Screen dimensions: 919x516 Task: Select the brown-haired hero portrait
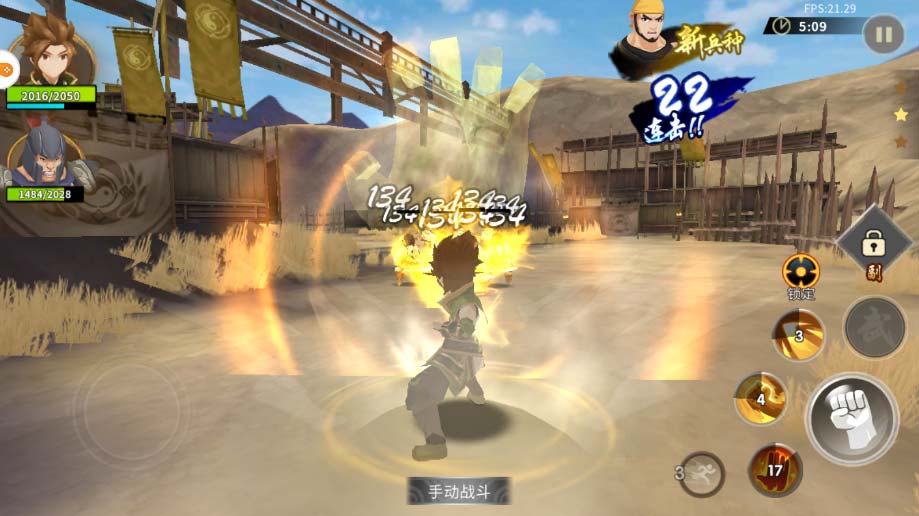coord(52,55)
